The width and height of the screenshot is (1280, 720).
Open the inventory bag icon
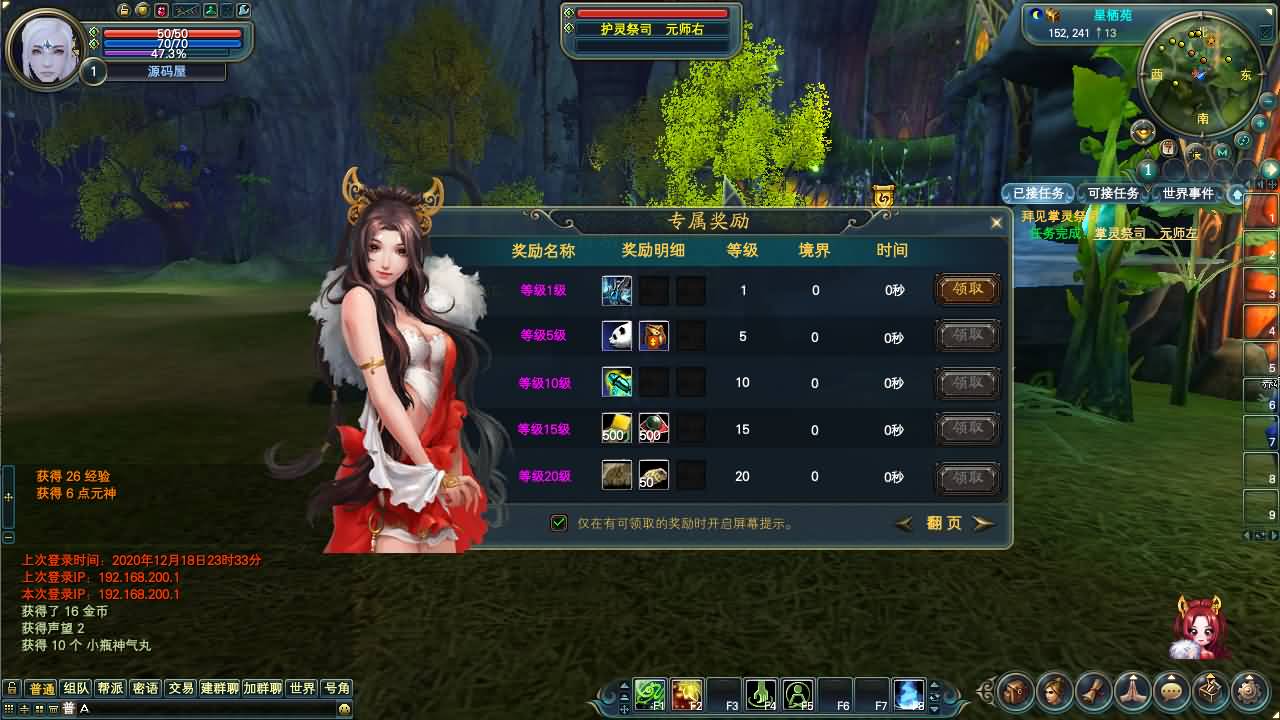click(x=1013, y=691)
